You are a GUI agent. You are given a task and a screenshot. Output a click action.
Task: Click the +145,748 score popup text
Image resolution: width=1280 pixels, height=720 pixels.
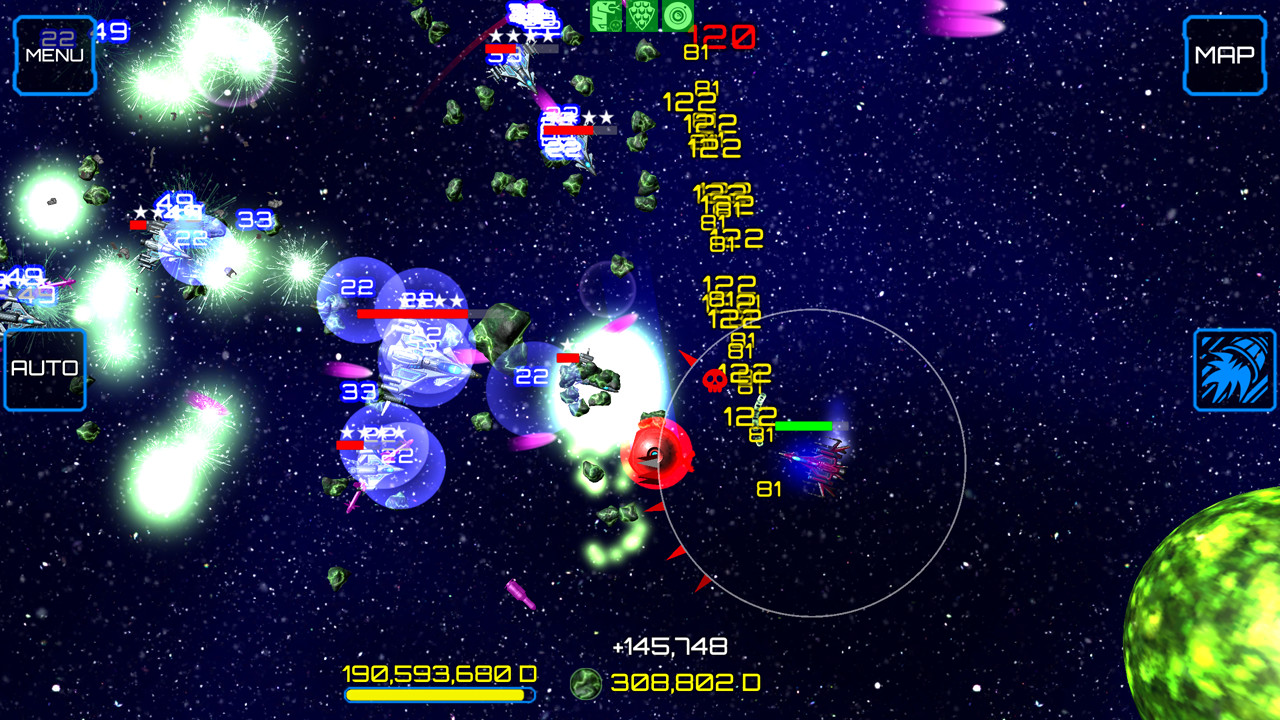coord(672,645)
